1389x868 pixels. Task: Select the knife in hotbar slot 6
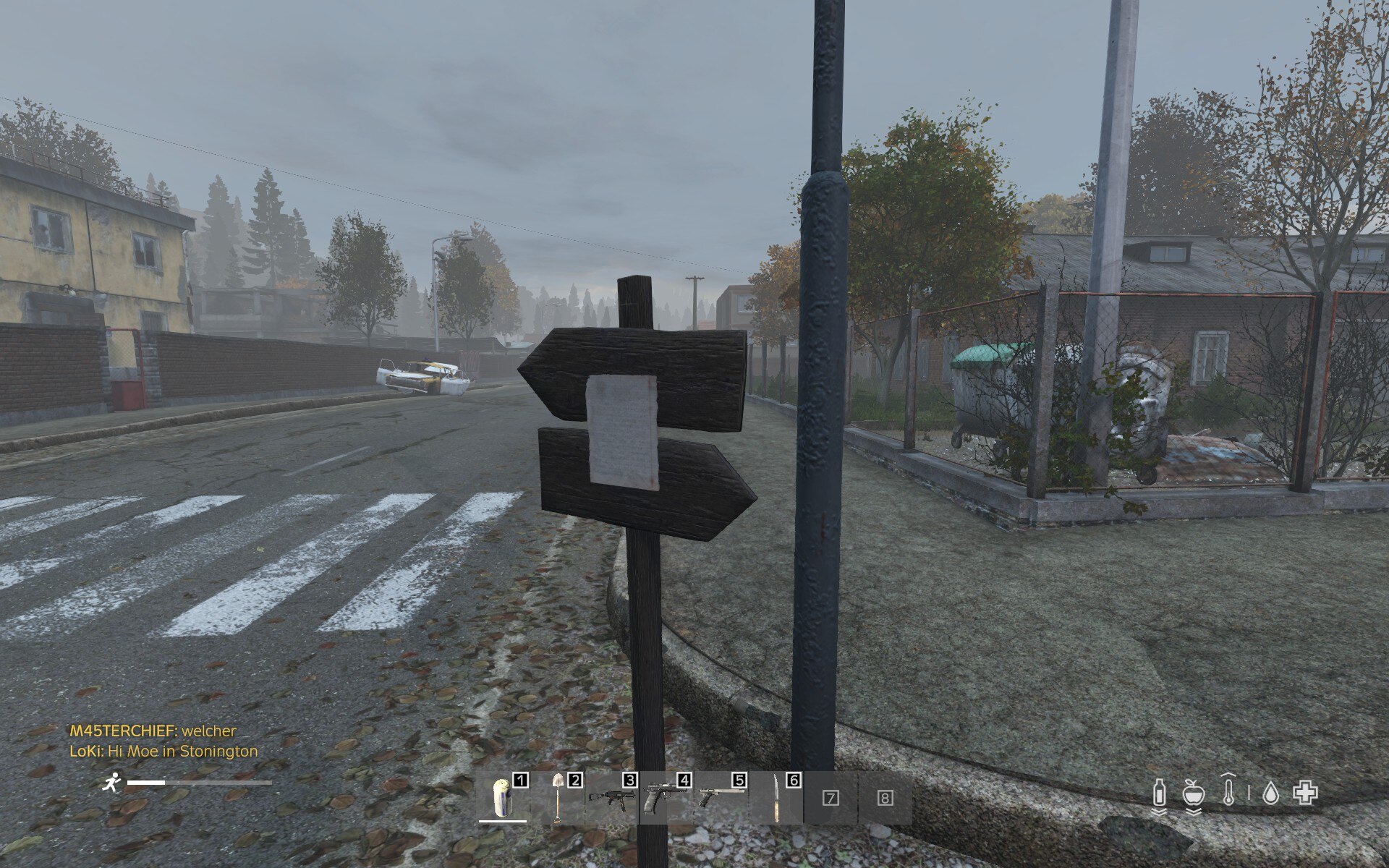[x=776, y=798]
